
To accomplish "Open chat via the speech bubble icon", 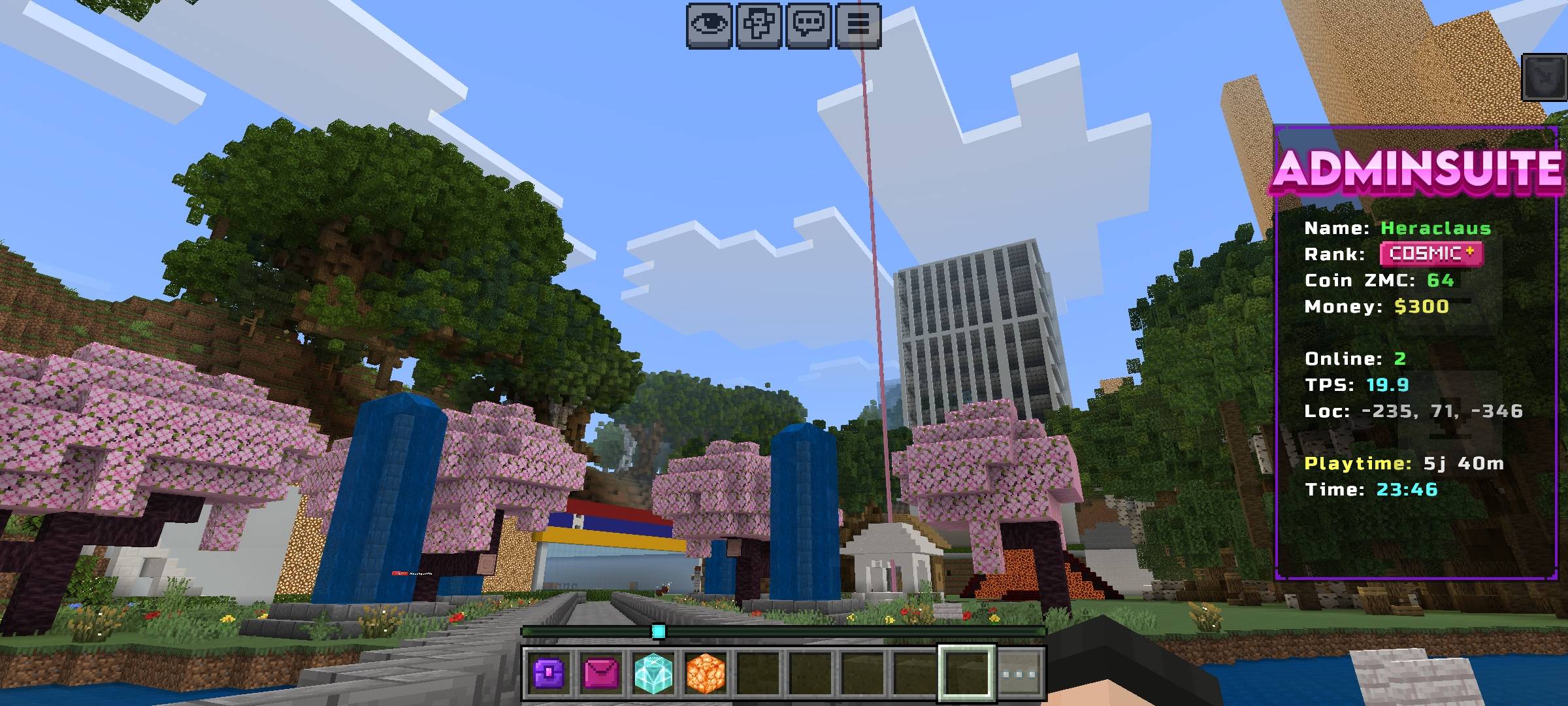I will pos(808,25).
